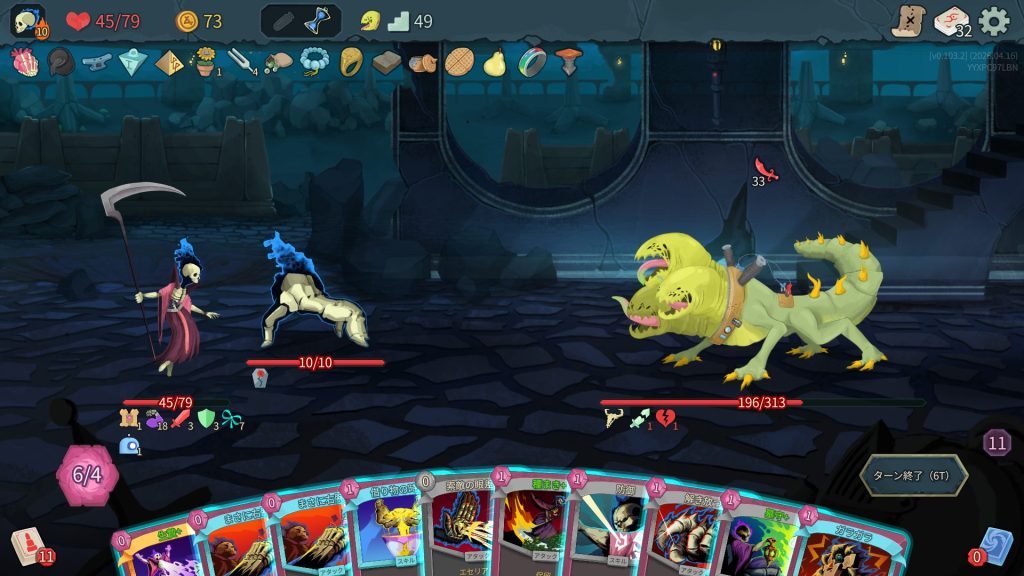Open the settings gear menu

pos(994,21)
